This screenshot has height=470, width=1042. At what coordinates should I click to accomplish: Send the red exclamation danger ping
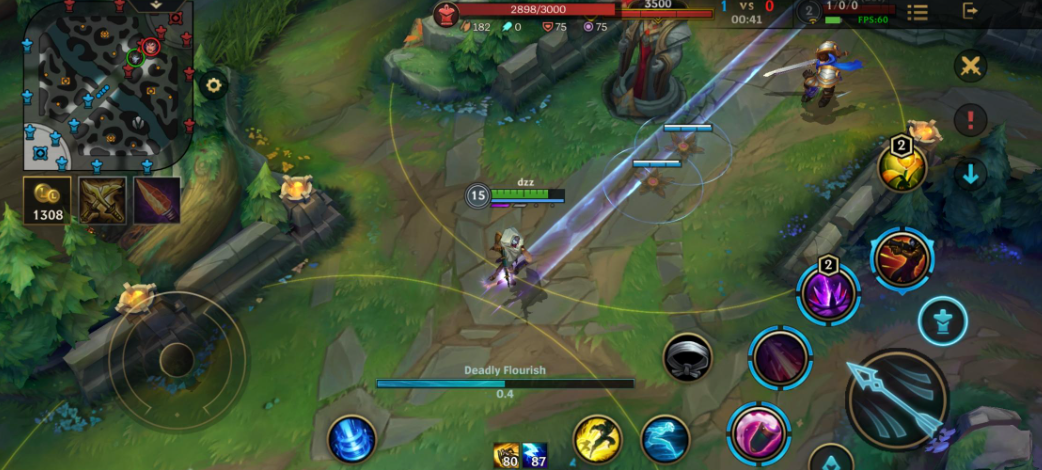point(970,120)
